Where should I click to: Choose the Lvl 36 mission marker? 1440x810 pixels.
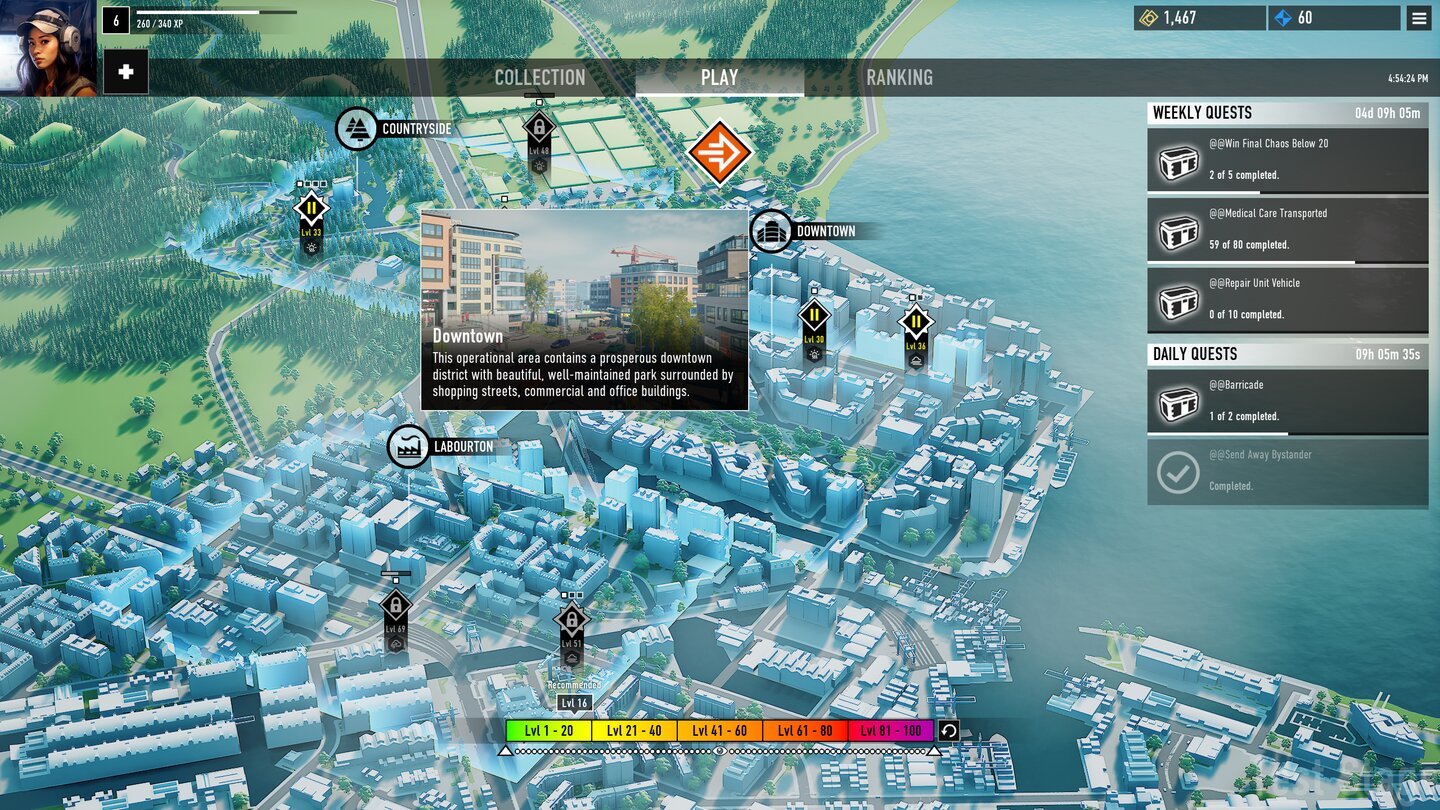(x=915, y=323)
